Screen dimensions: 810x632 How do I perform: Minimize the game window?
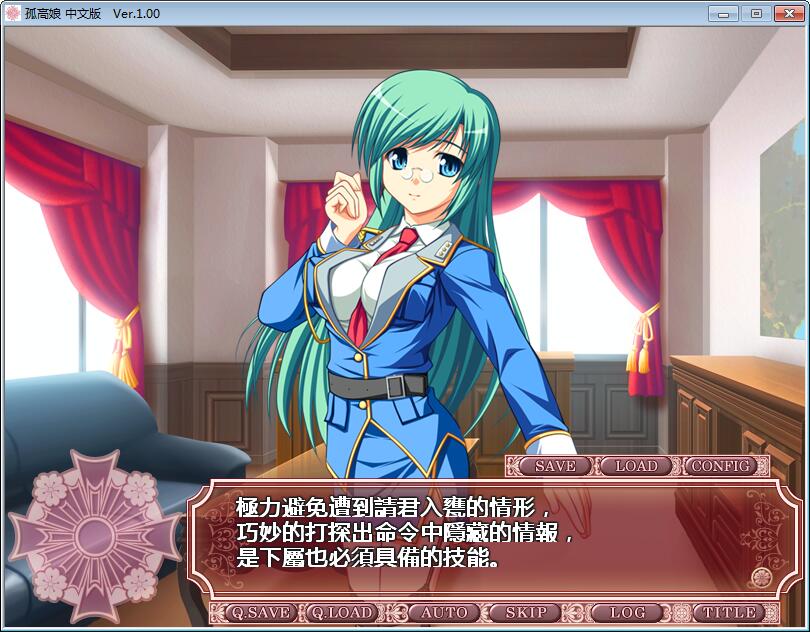725,13
